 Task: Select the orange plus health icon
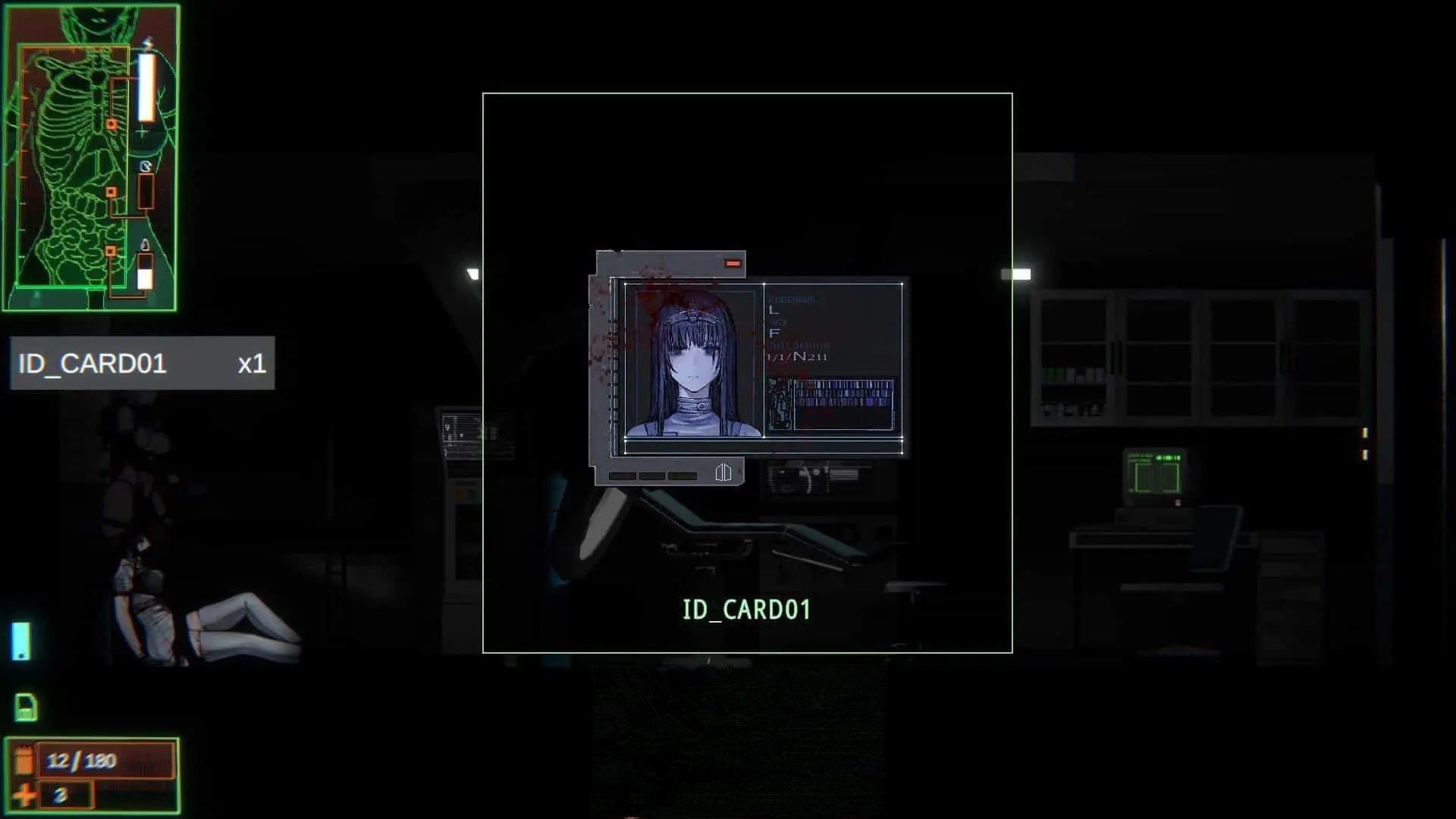(x=23, y=796)
